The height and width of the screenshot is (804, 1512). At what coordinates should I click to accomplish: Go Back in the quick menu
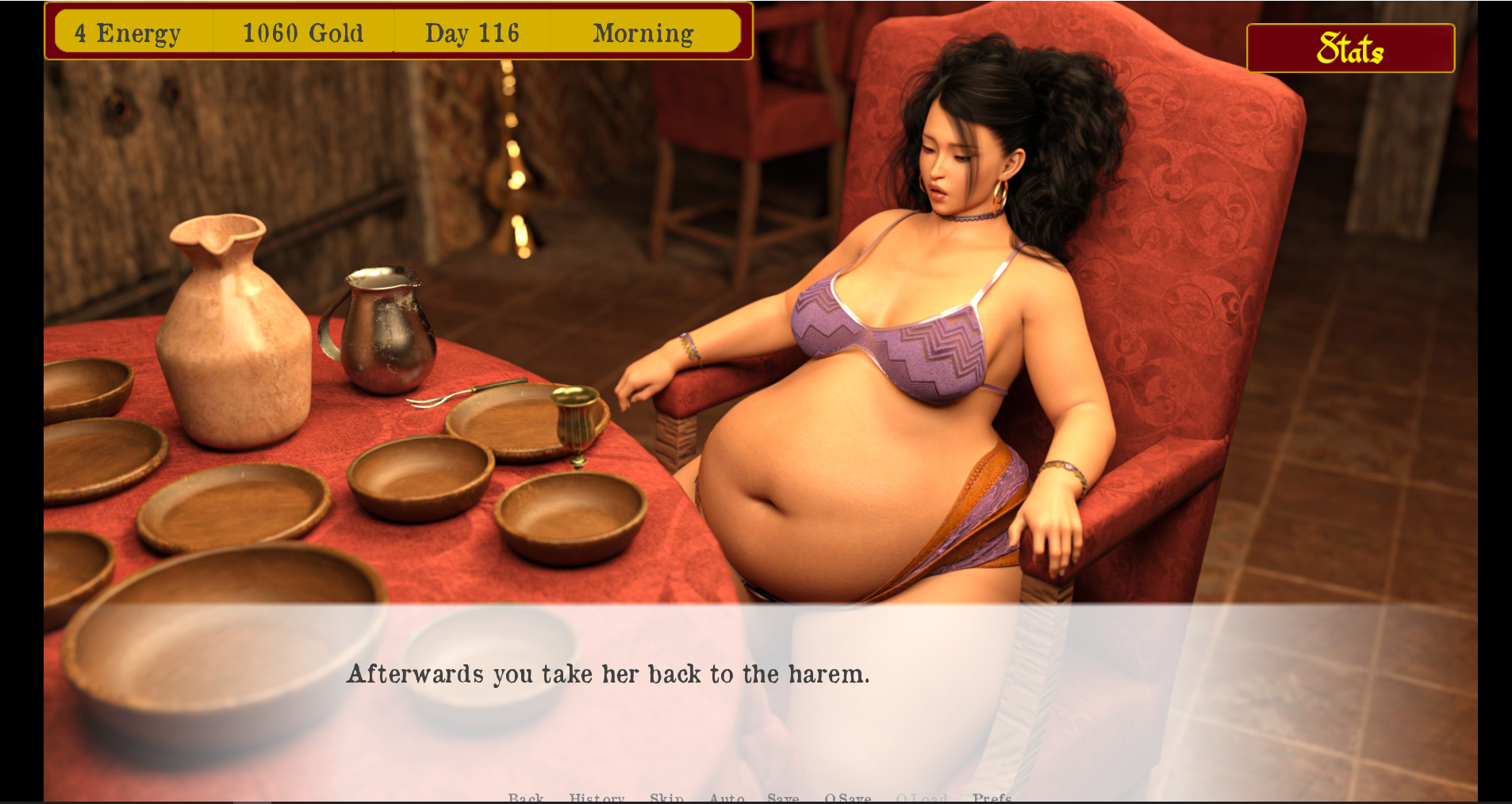[x=526, y=797]
